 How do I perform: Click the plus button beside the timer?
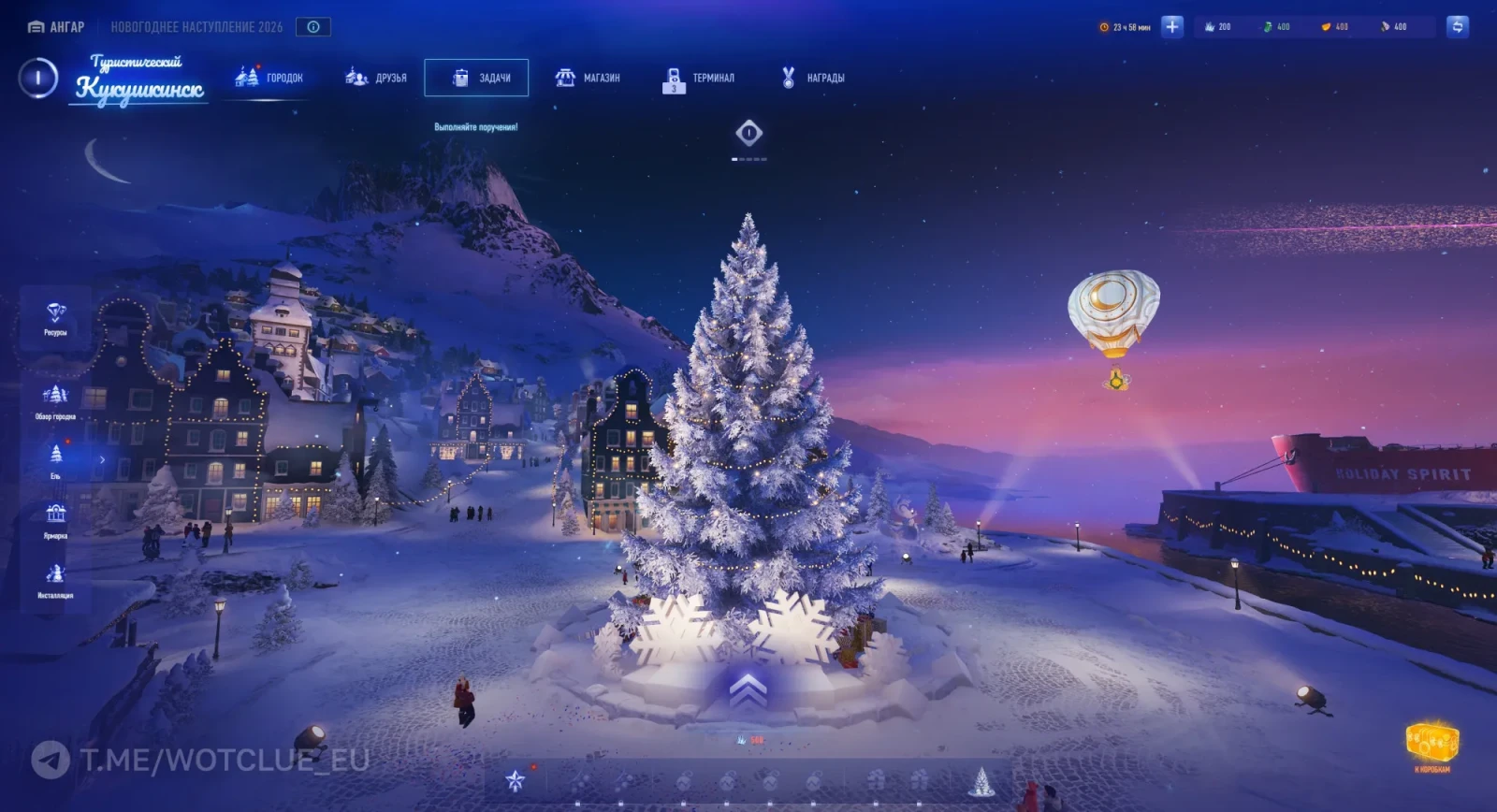pos(1171,27)
